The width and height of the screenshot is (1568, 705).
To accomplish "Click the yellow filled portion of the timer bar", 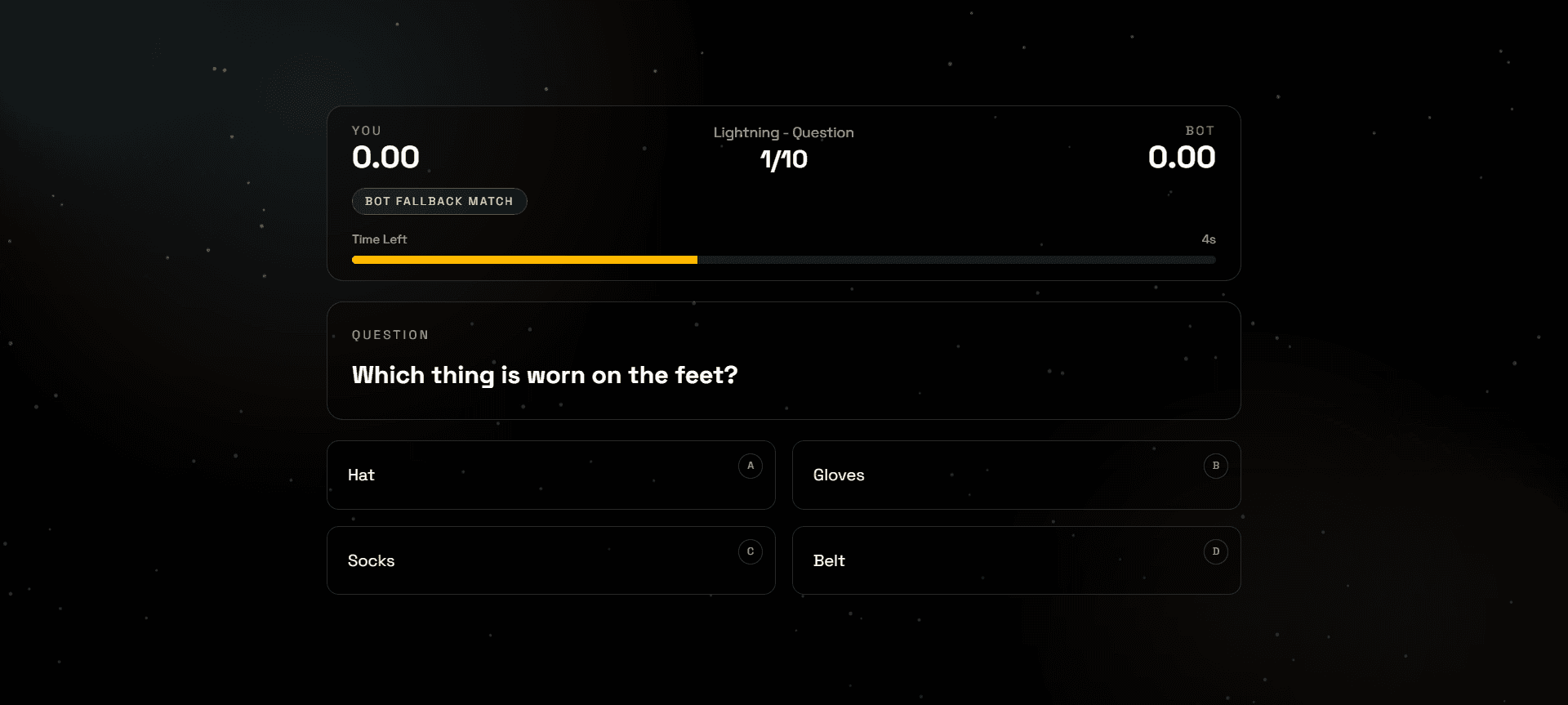I will coord(523,260).
